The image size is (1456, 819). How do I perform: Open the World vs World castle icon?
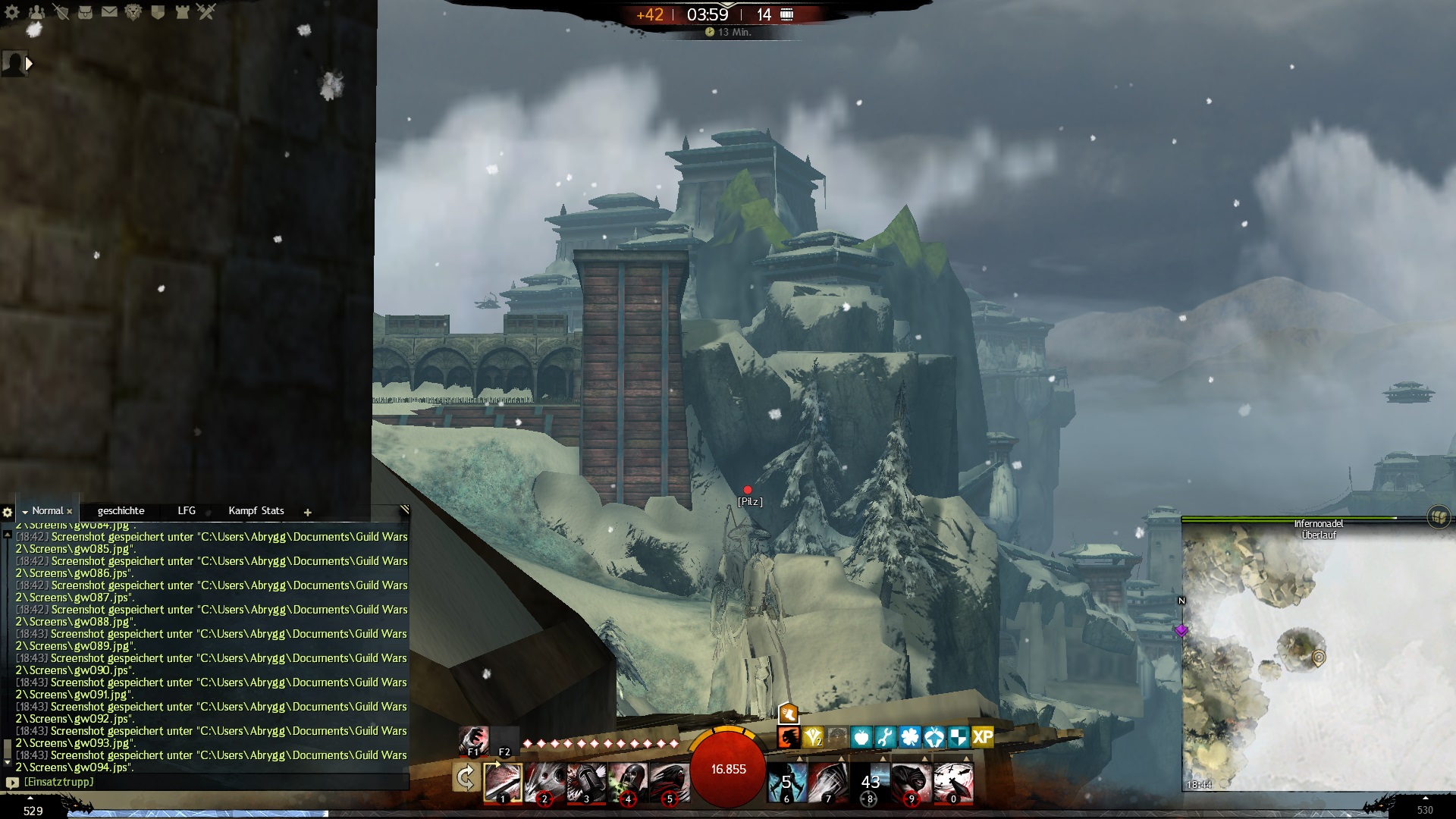click(x=182, y=12)
